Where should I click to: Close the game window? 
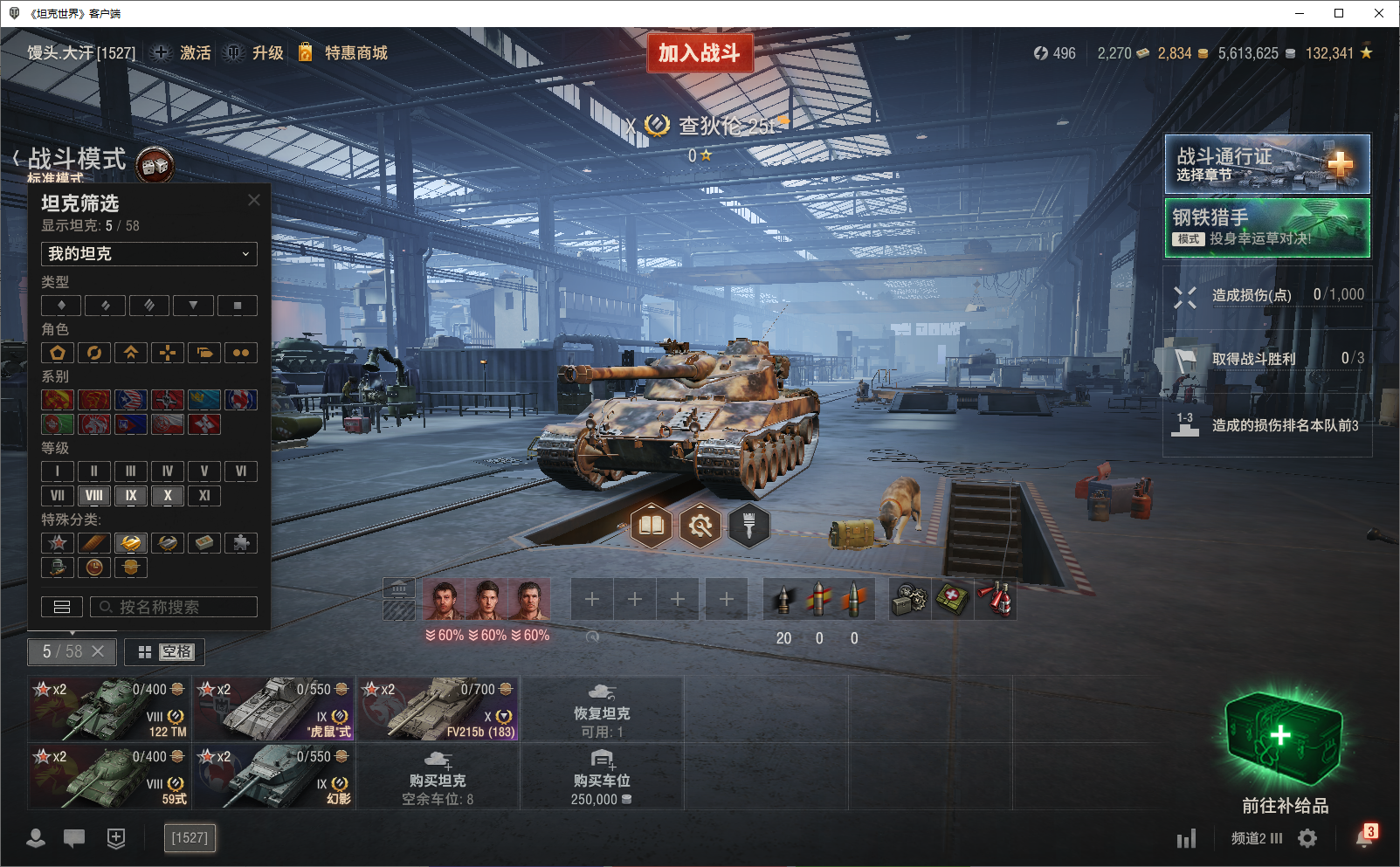(x=1379, y=13)
